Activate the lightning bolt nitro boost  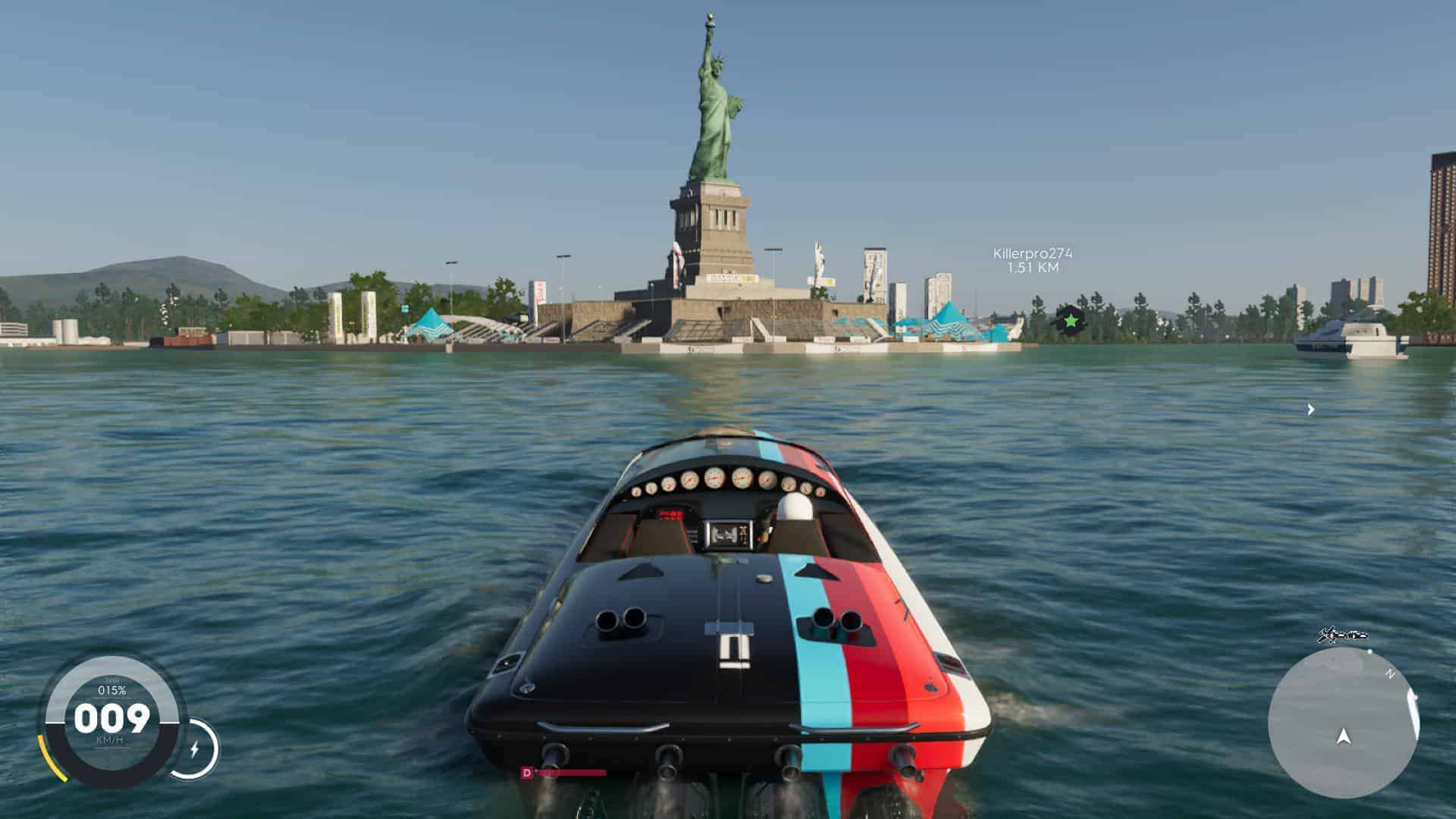194,749
